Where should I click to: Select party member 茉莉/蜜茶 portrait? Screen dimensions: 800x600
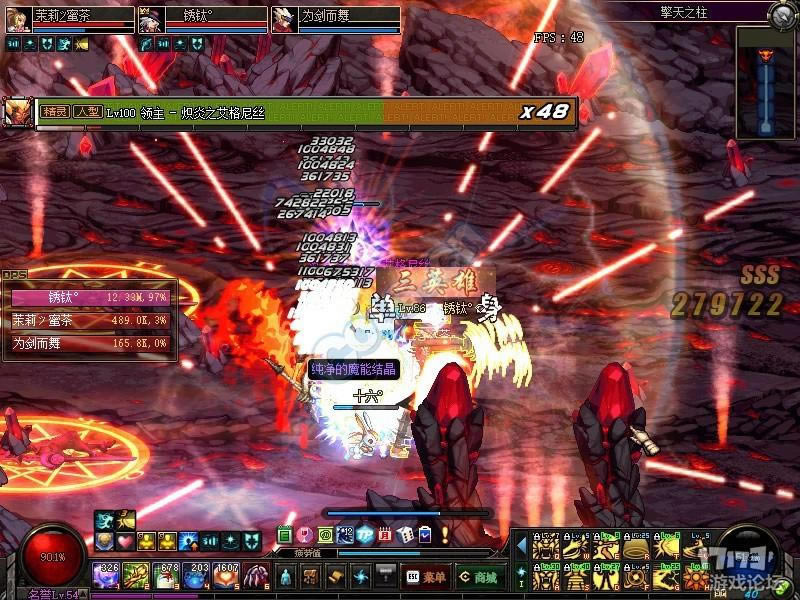(17, 20)
